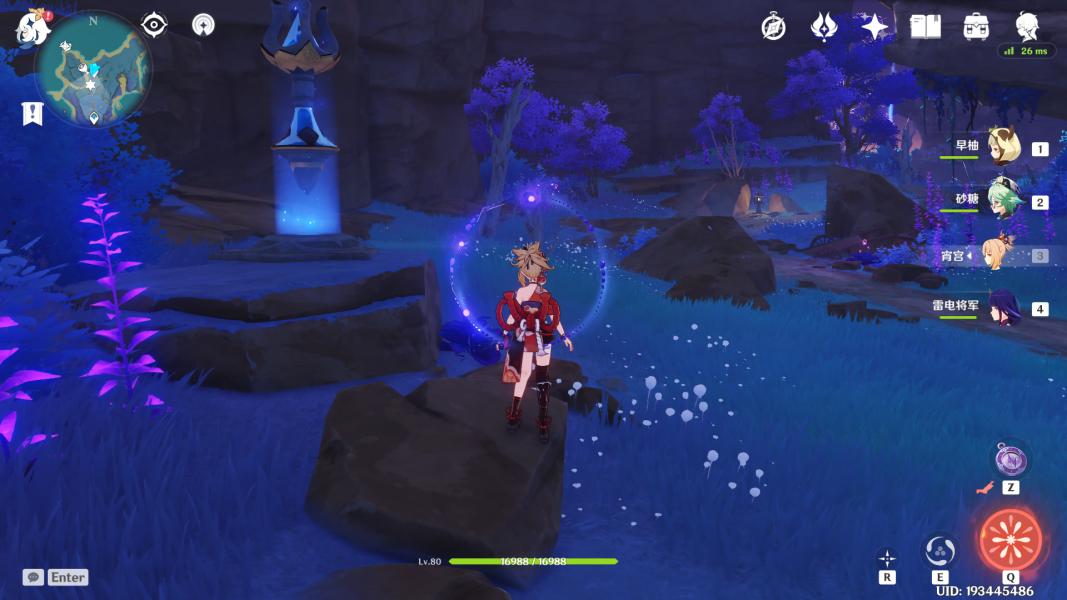Toggle the eye-shaped view icon
1067x600 pixels.
pos(154,25)
